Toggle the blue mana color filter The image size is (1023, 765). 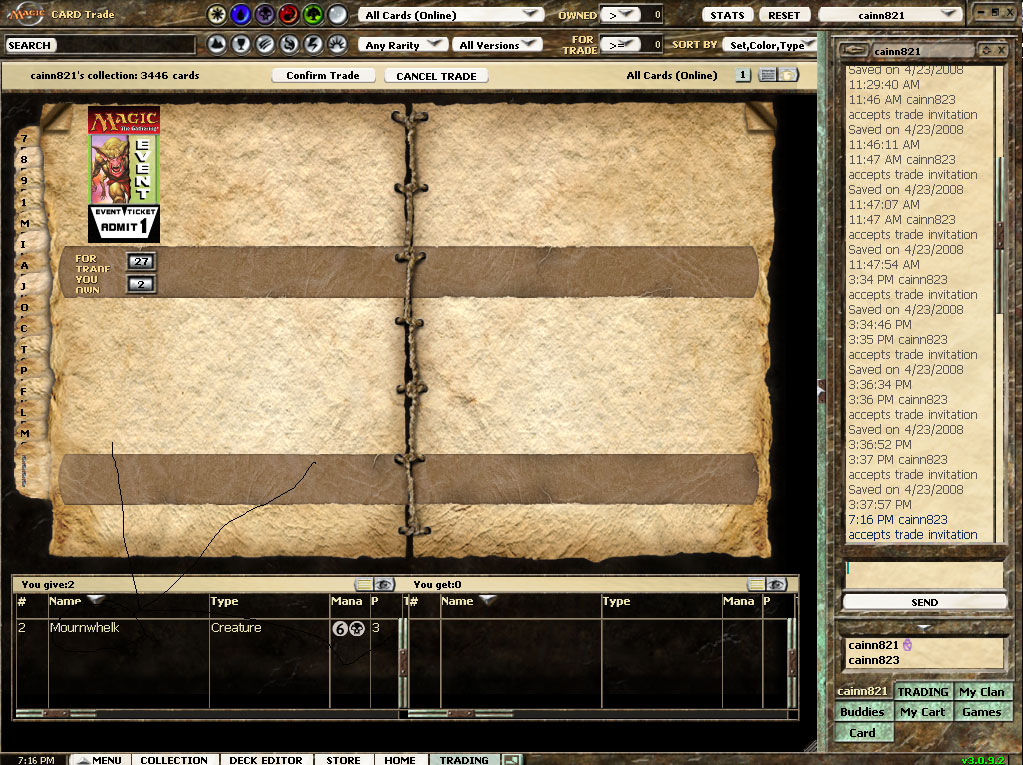pos(241,15)
